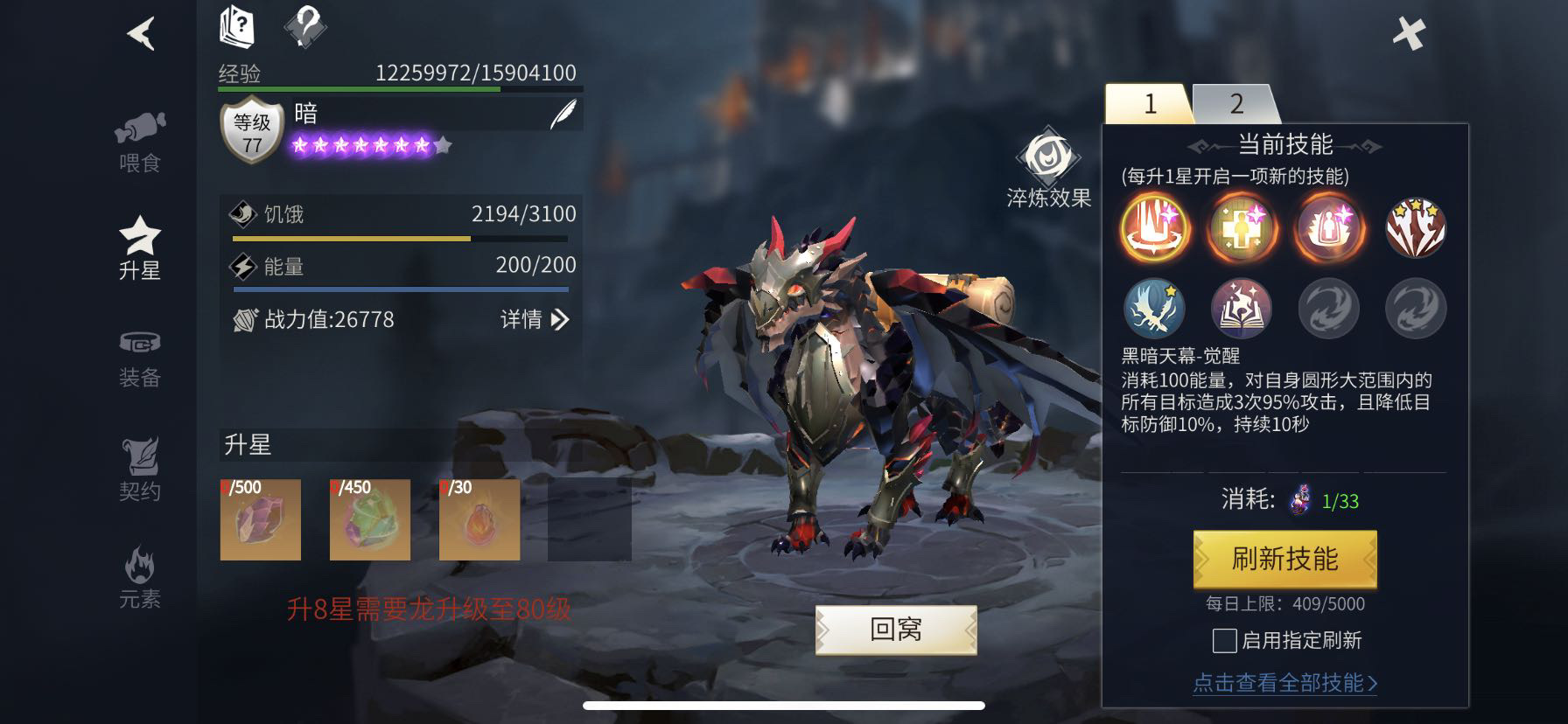Select the 黑暗天幕-觉醒 skill icon
This screenshot has width=1568, height=724.
pyautogui.click(x=1155, y=227)
